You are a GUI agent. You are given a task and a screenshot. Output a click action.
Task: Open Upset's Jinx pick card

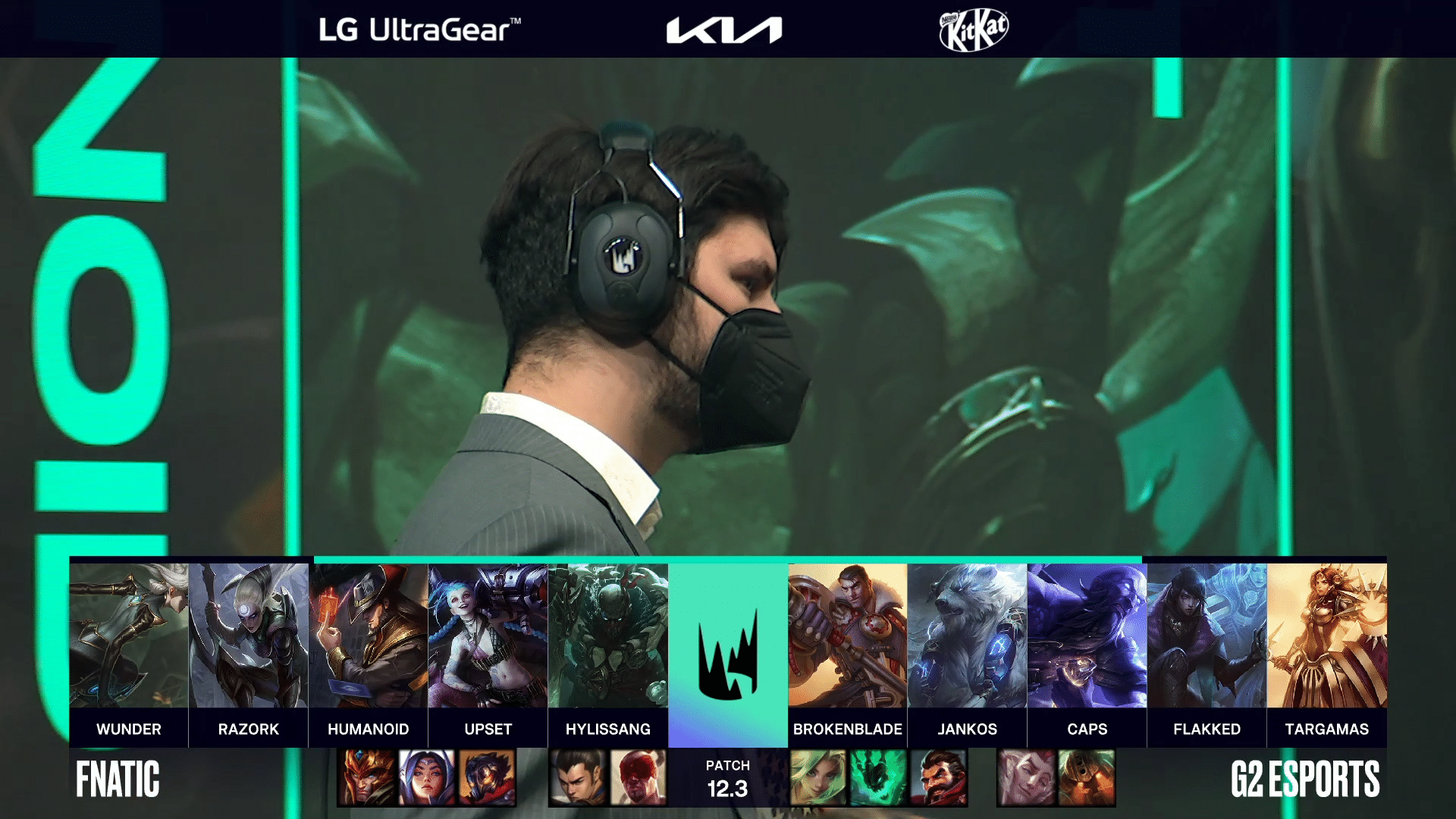tap(488, 637)
